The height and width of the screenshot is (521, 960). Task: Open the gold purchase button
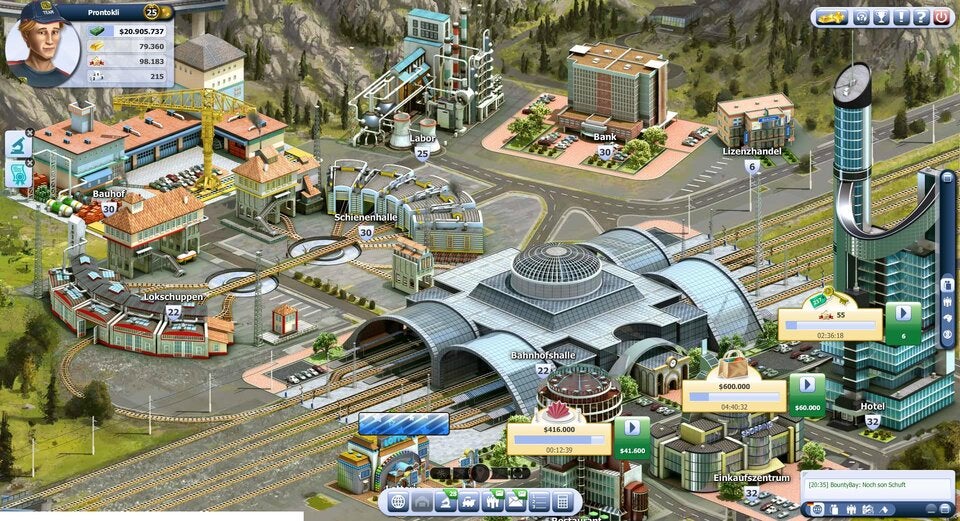point(830,17)
